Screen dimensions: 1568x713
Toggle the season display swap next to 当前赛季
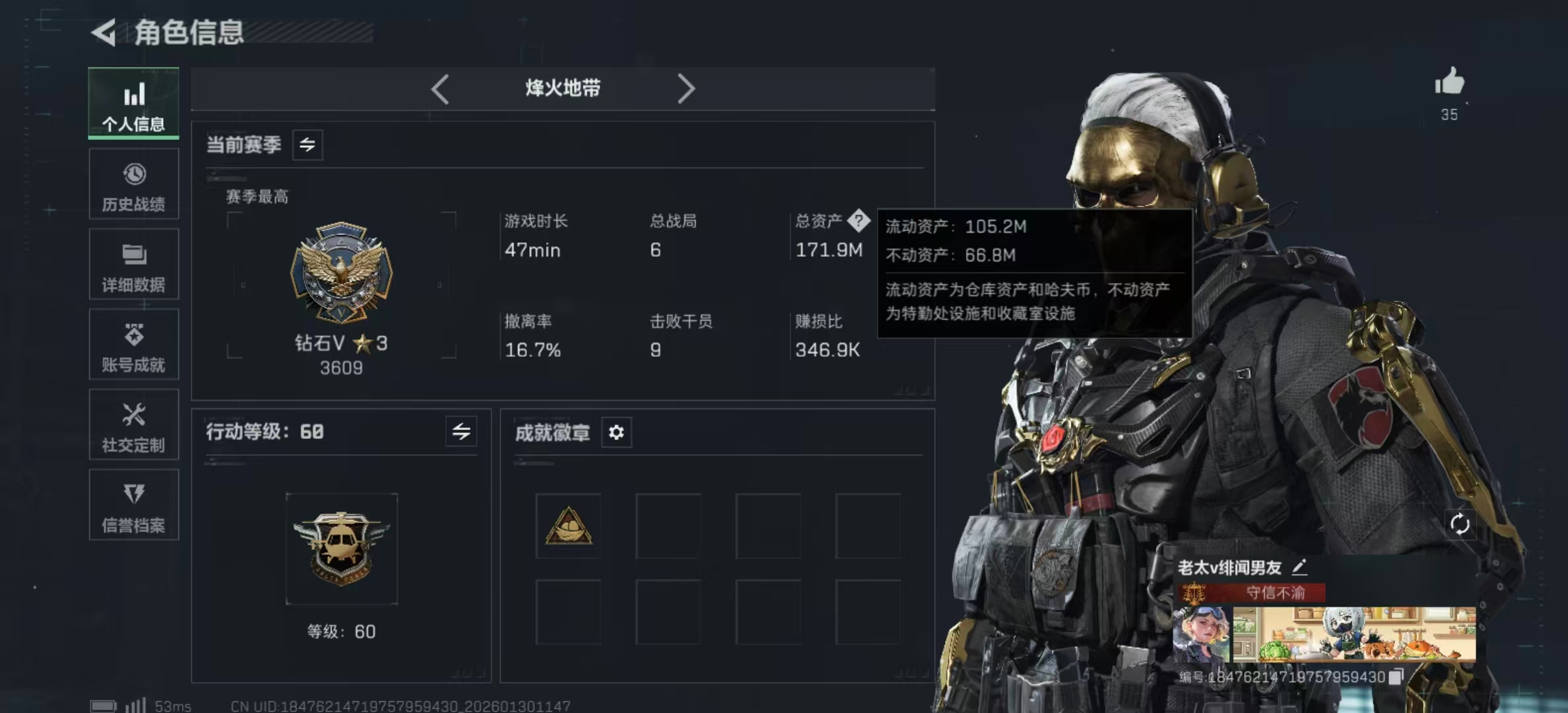tap(308, 145)
